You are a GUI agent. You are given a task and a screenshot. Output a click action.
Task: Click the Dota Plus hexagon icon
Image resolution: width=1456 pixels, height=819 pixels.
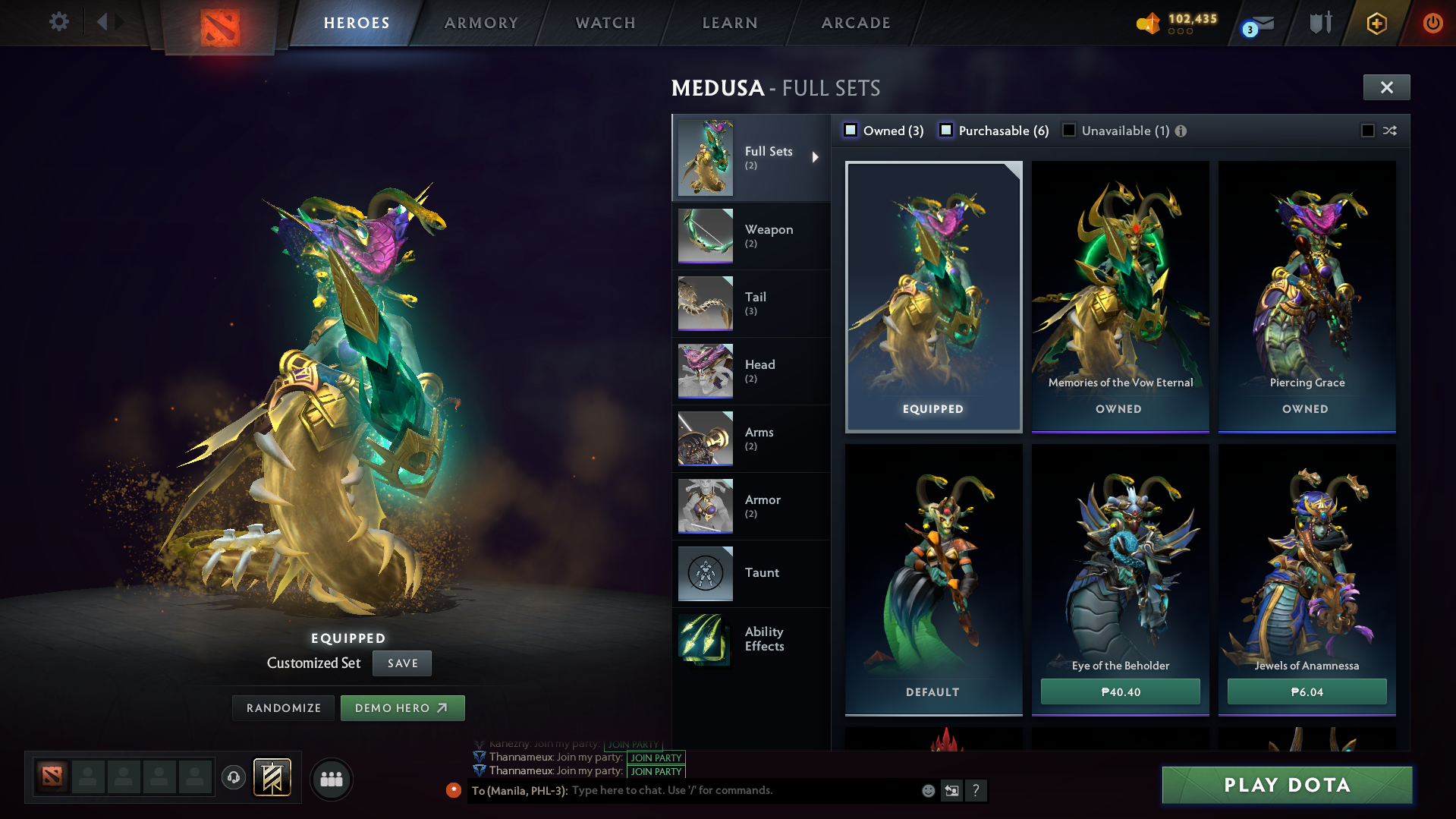(1376, 24)
